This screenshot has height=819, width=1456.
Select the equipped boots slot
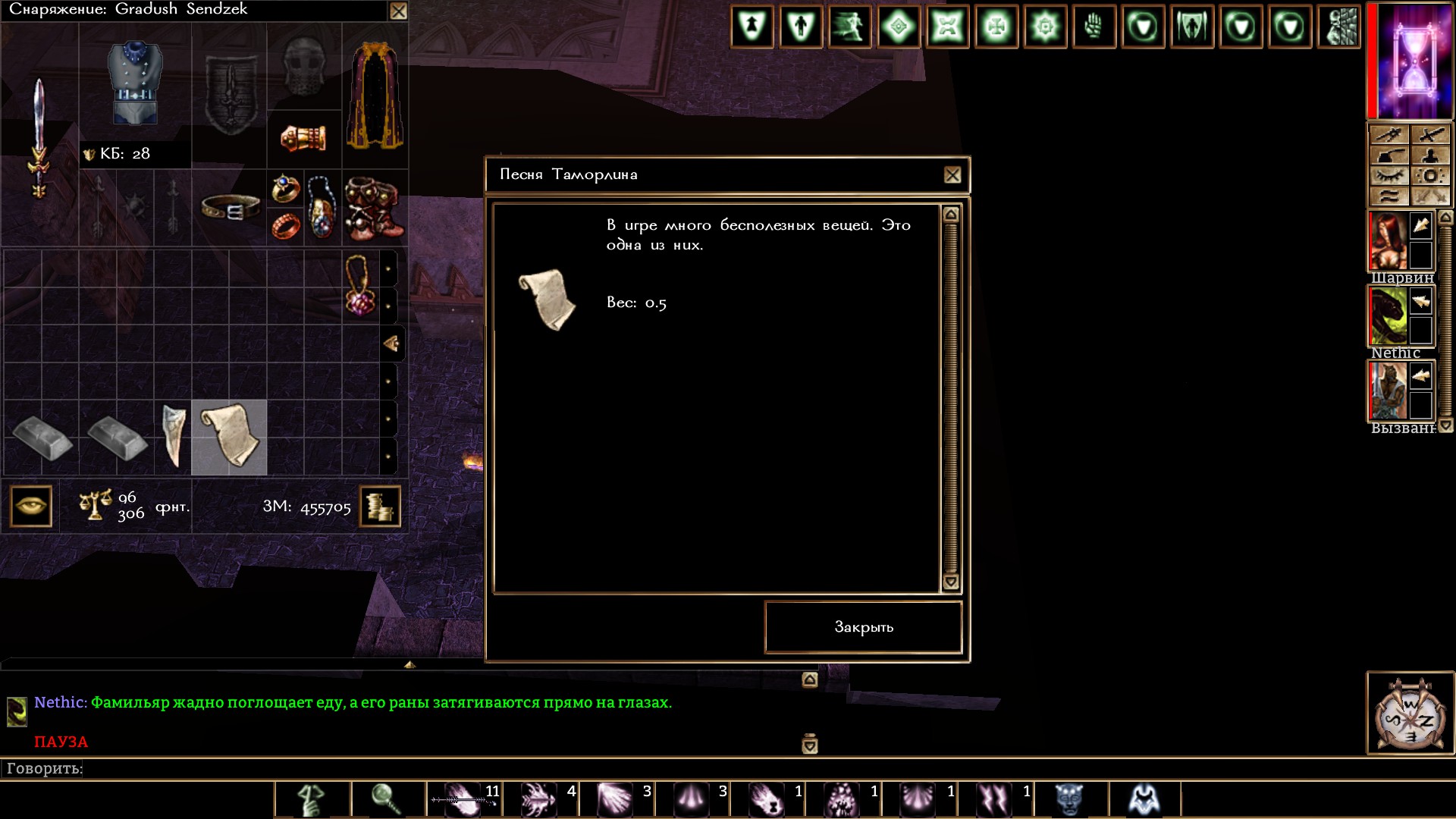(375, 209)
